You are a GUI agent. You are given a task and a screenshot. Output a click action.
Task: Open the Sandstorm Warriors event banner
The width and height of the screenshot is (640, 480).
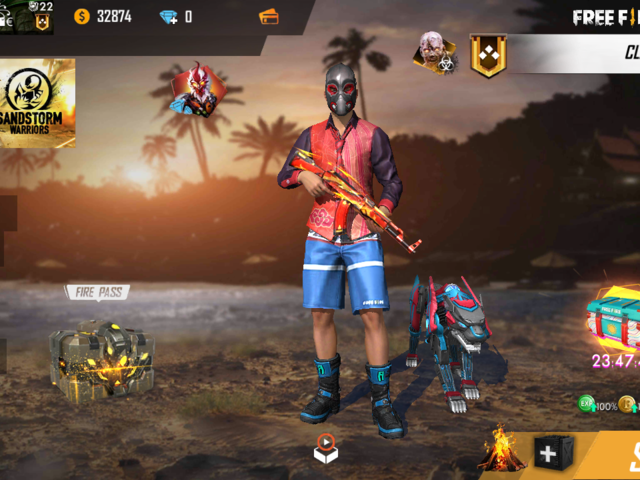(x=37, y=102)
